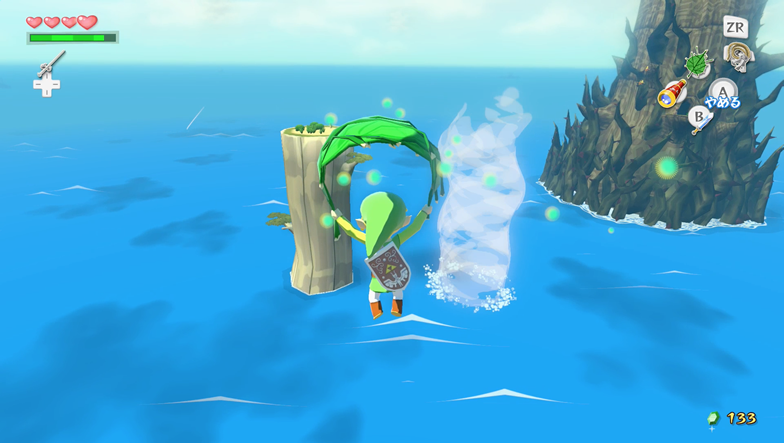Choose the telescope item icon
The height and width of the screenshot is (443, 784).
(x=671, y=95)
